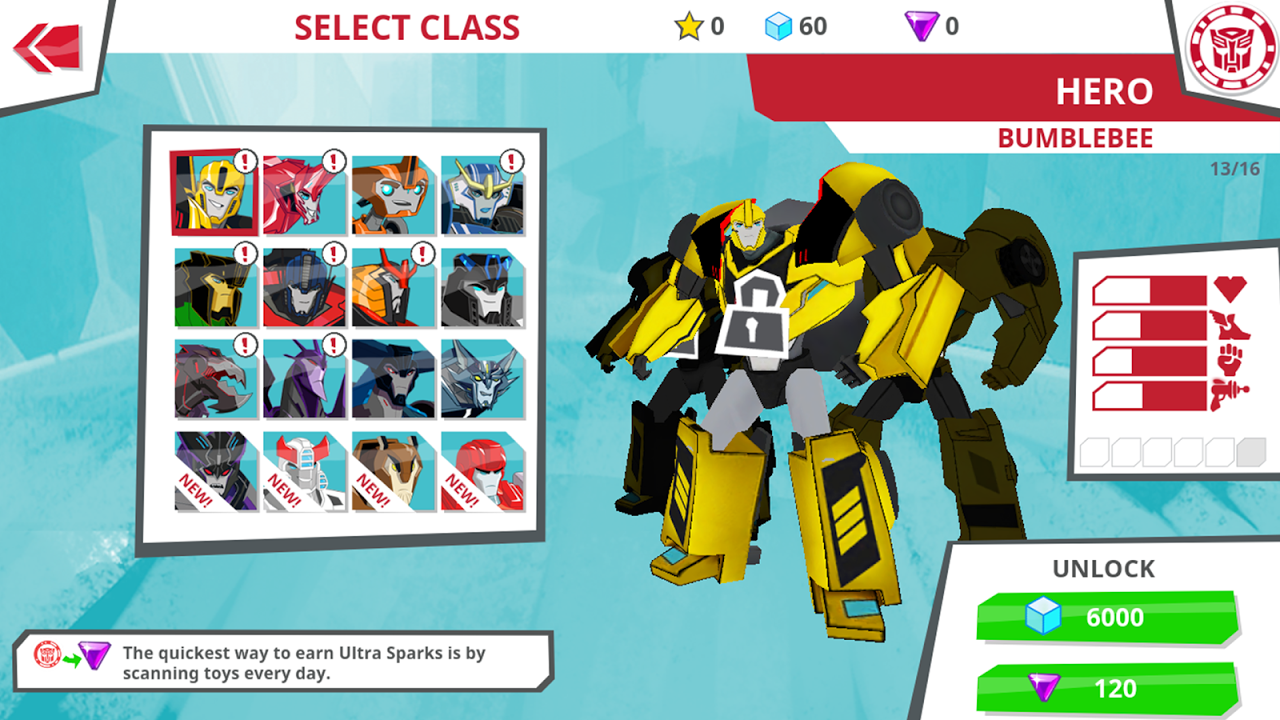Click the star currency icon

(687, 27)
